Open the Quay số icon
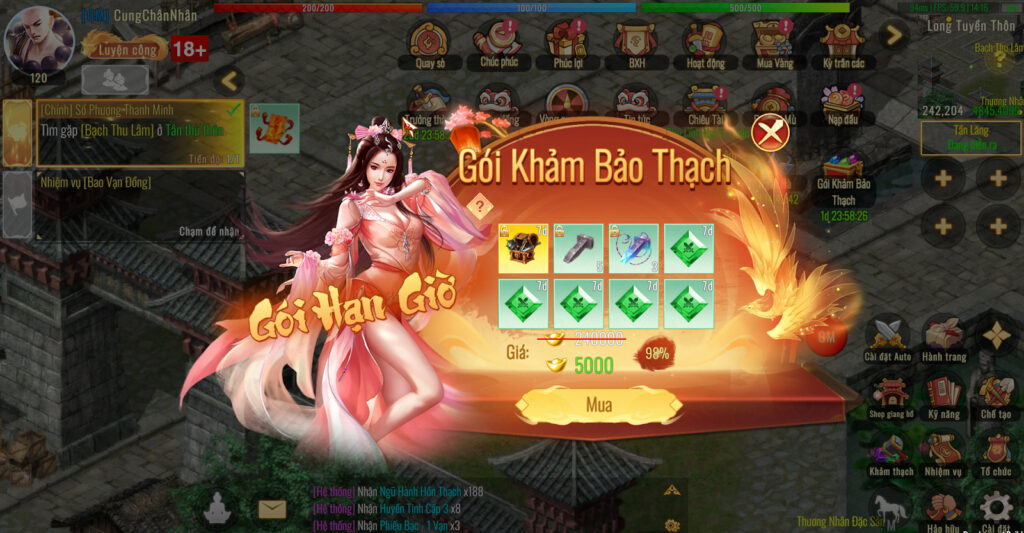1024x533 pixels. coord(429,44)
